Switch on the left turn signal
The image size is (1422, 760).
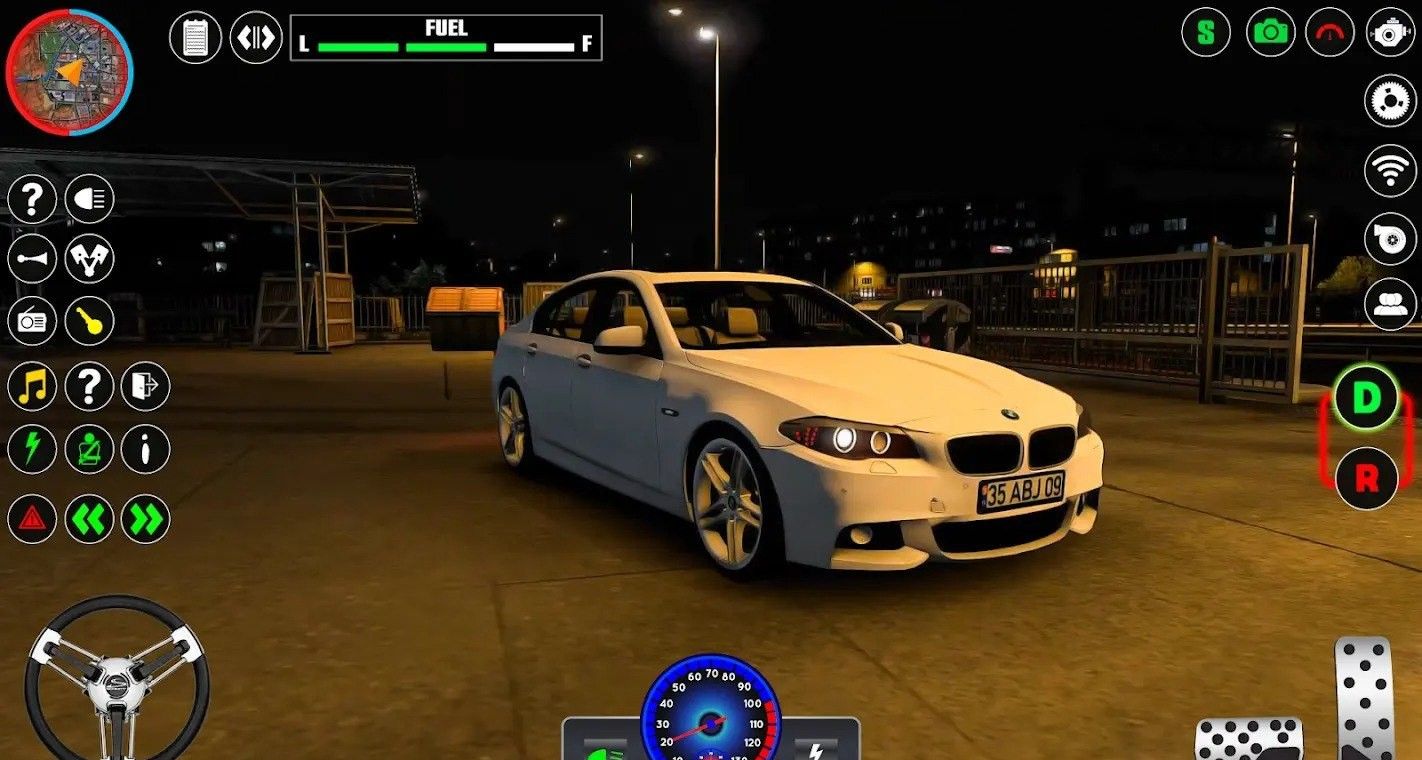(90, 519)
